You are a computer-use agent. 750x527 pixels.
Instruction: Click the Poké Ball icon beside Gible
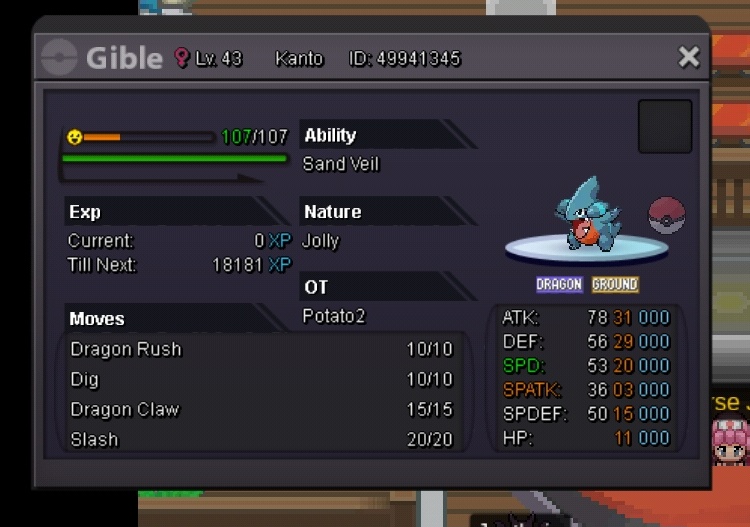[x=666, y=215]
